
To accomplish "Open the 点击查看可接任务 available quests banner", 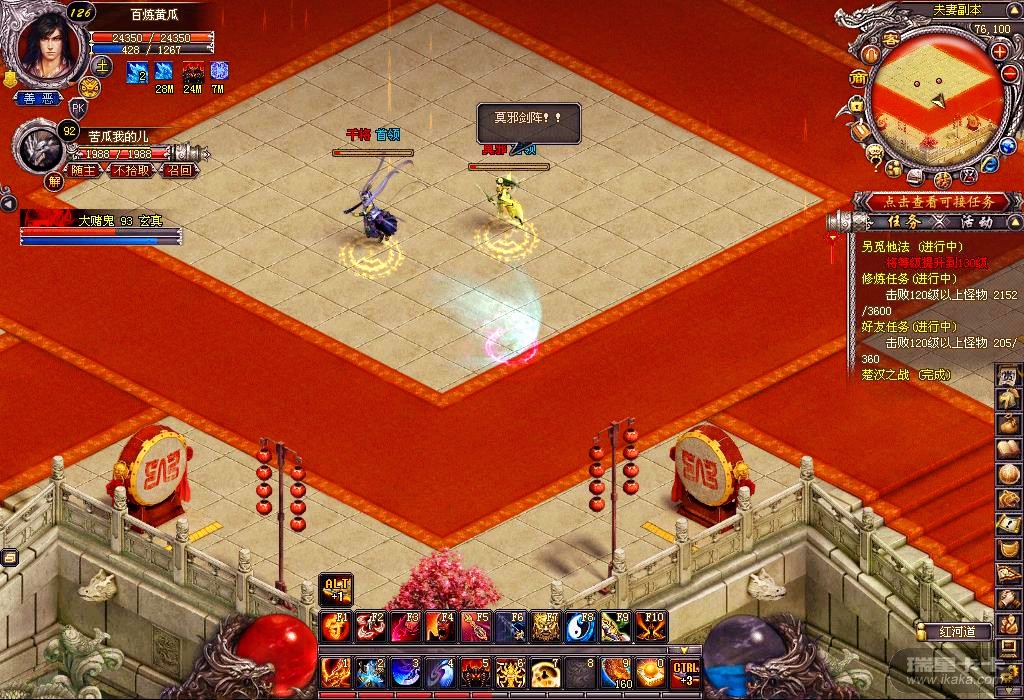I will (x=930, y=201).
